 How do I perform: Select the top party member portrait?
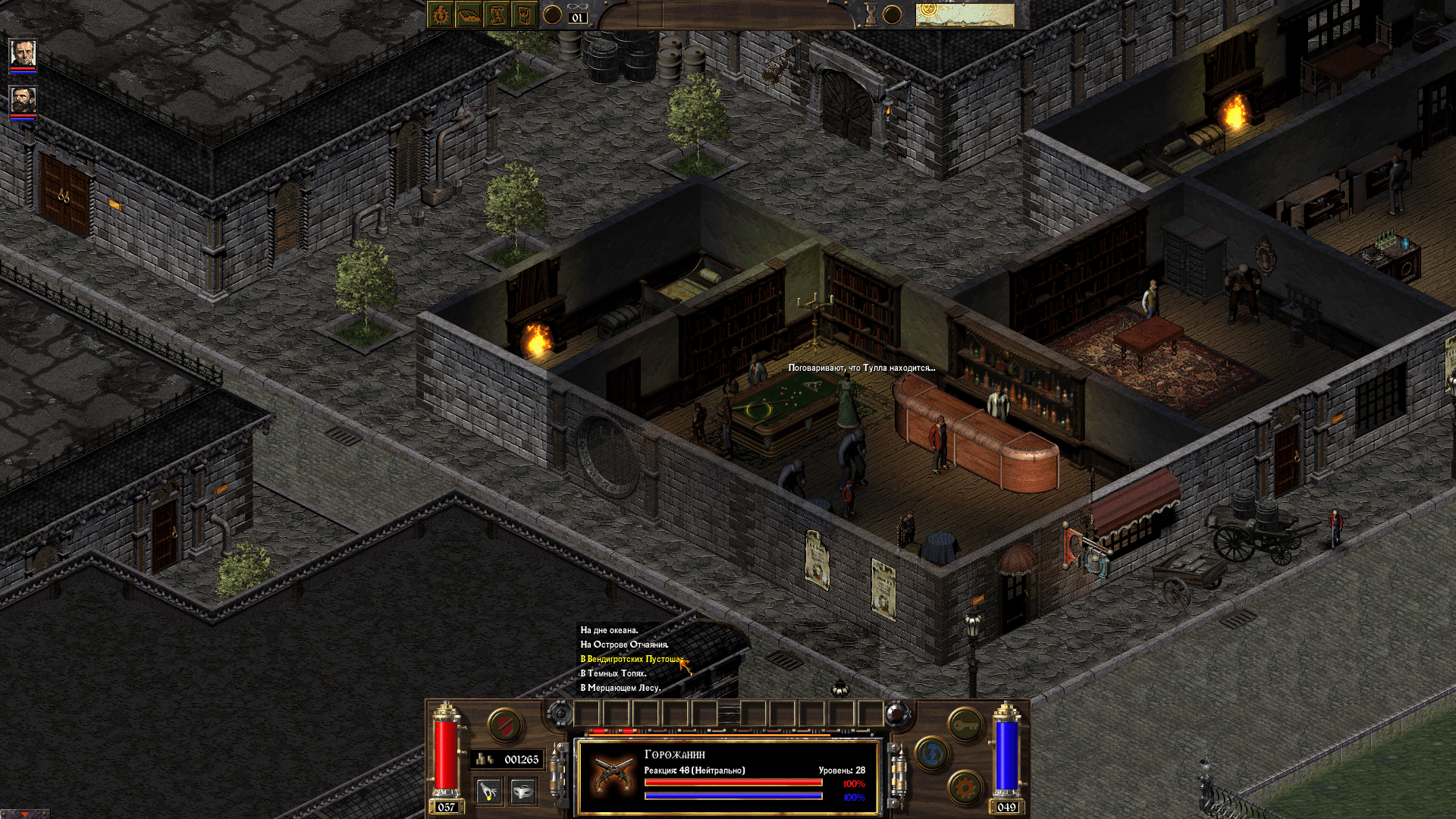22,52
